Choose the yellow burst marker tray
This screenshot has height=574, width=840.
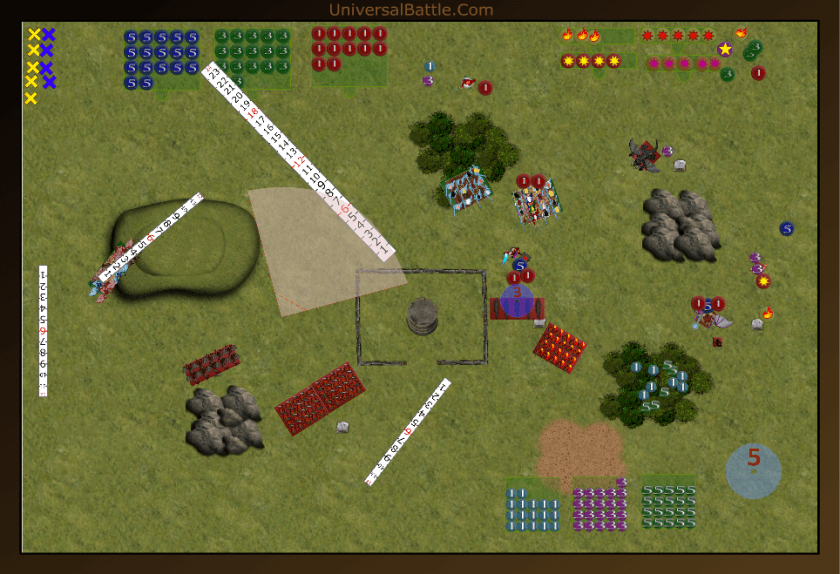click(x=591, y=61)
